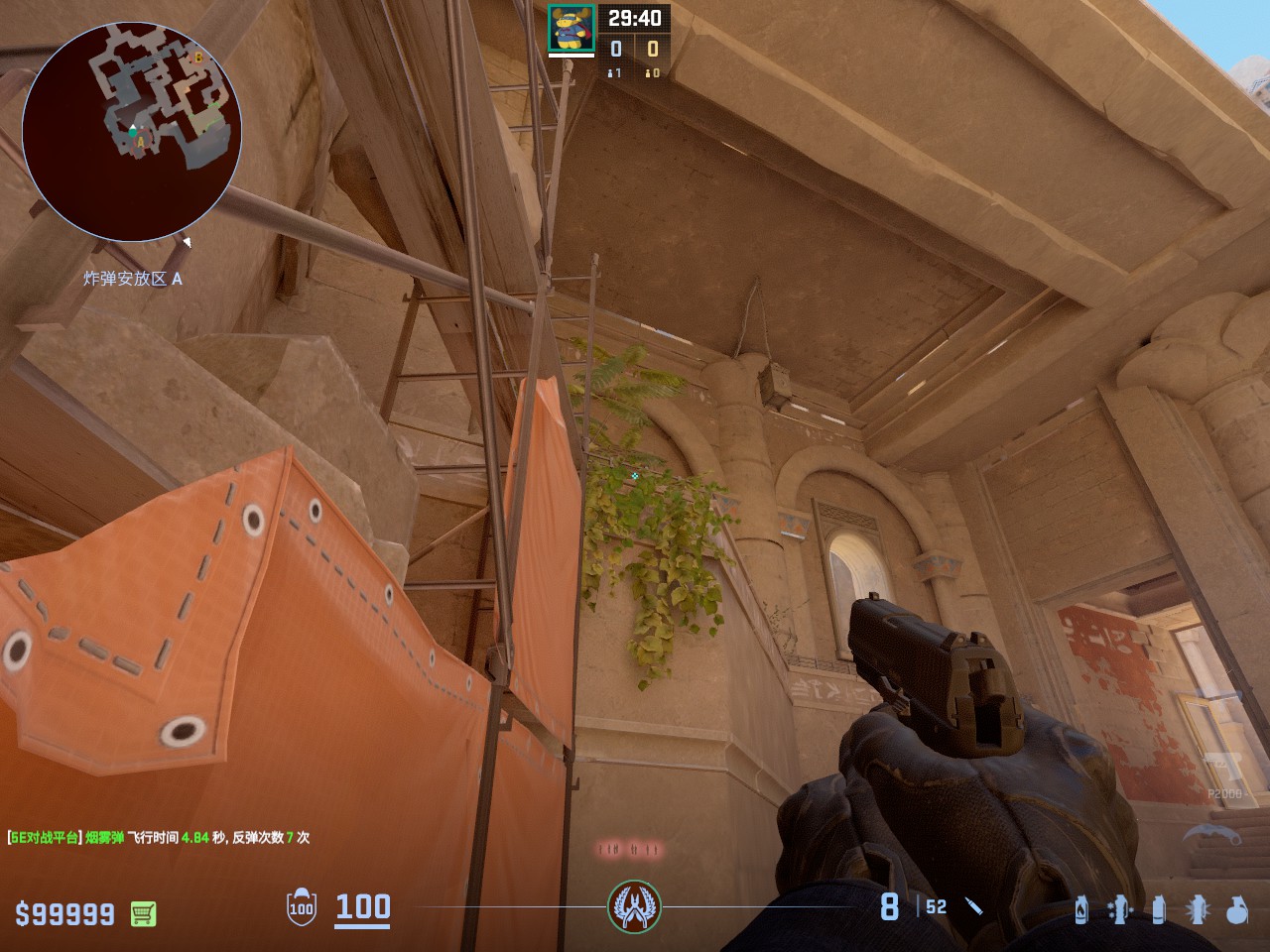Choose the decoy grenade icon
1270x952 pixels.
tap(1120, 908)
